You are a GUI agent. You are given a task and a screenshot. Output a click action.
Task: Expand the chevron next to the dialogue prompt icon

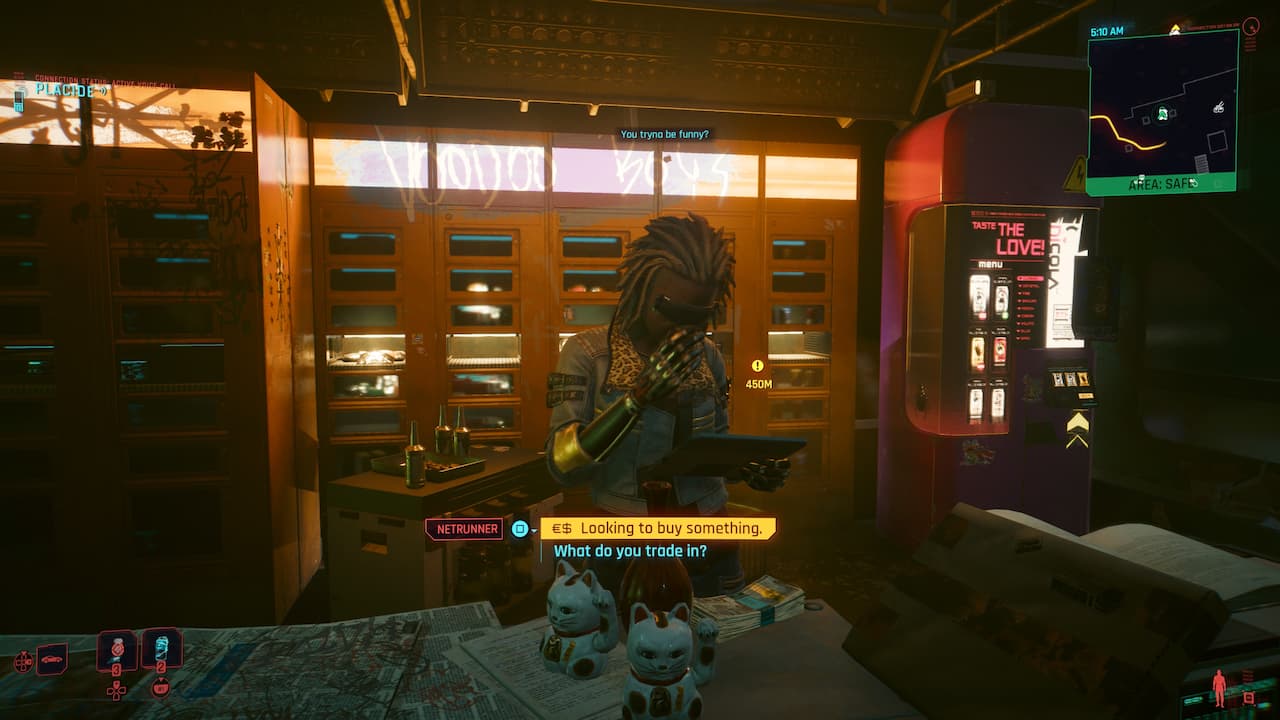(x=534, y=531)
